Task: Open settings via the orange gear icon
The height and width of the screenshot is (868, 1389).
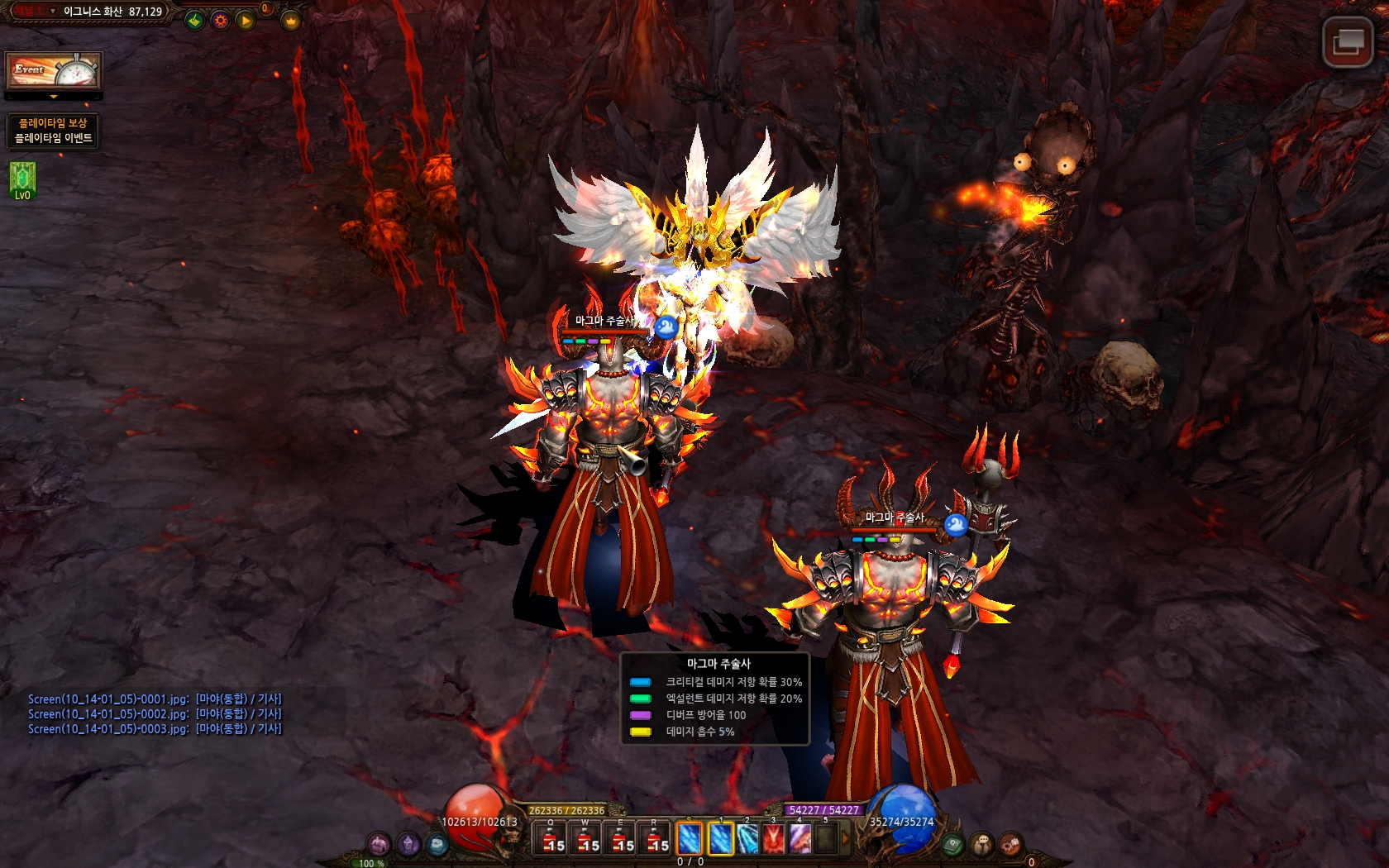Action: coord(220,20)
